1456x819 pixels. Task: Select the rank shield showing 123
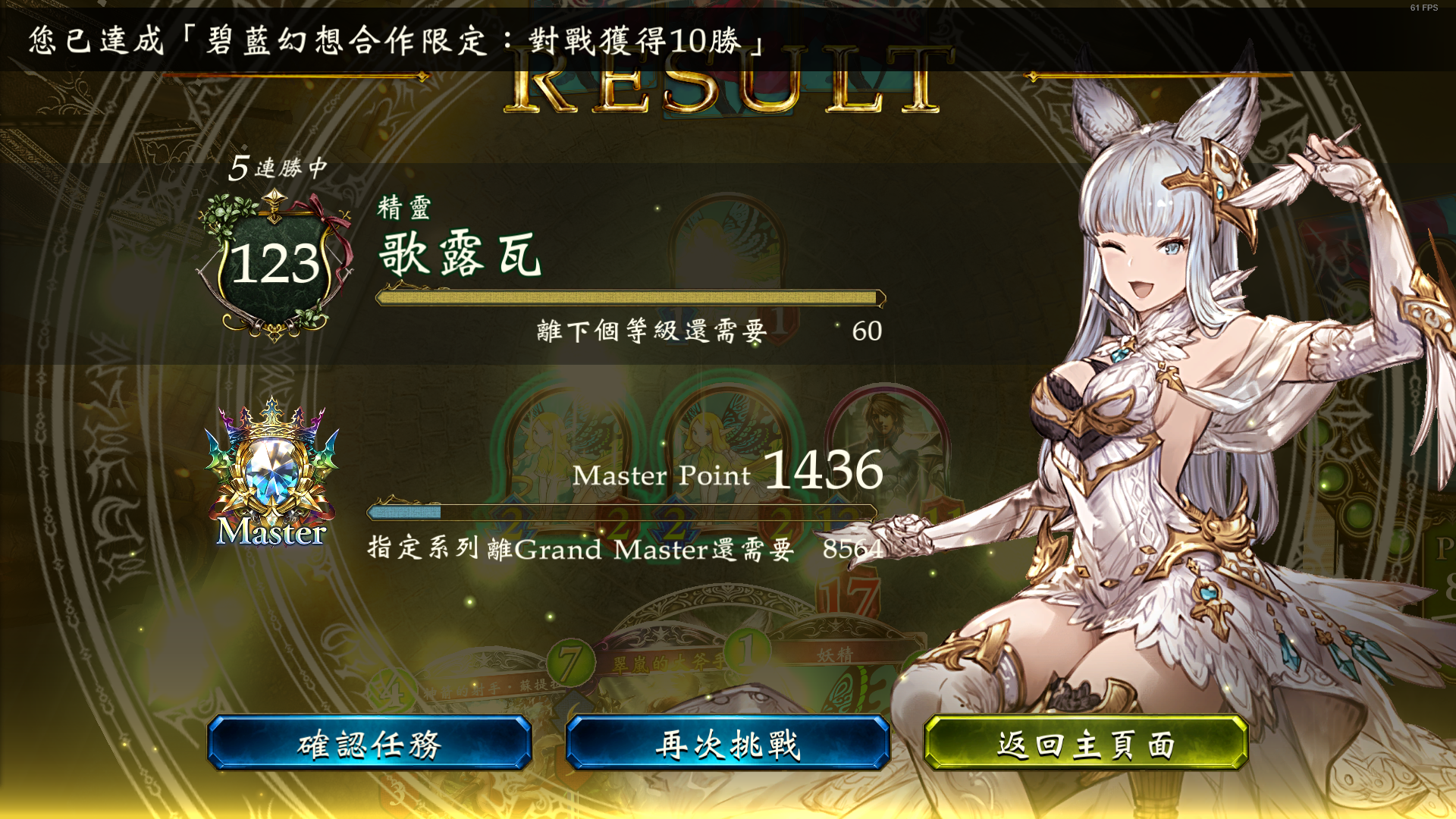pos(275,262)
